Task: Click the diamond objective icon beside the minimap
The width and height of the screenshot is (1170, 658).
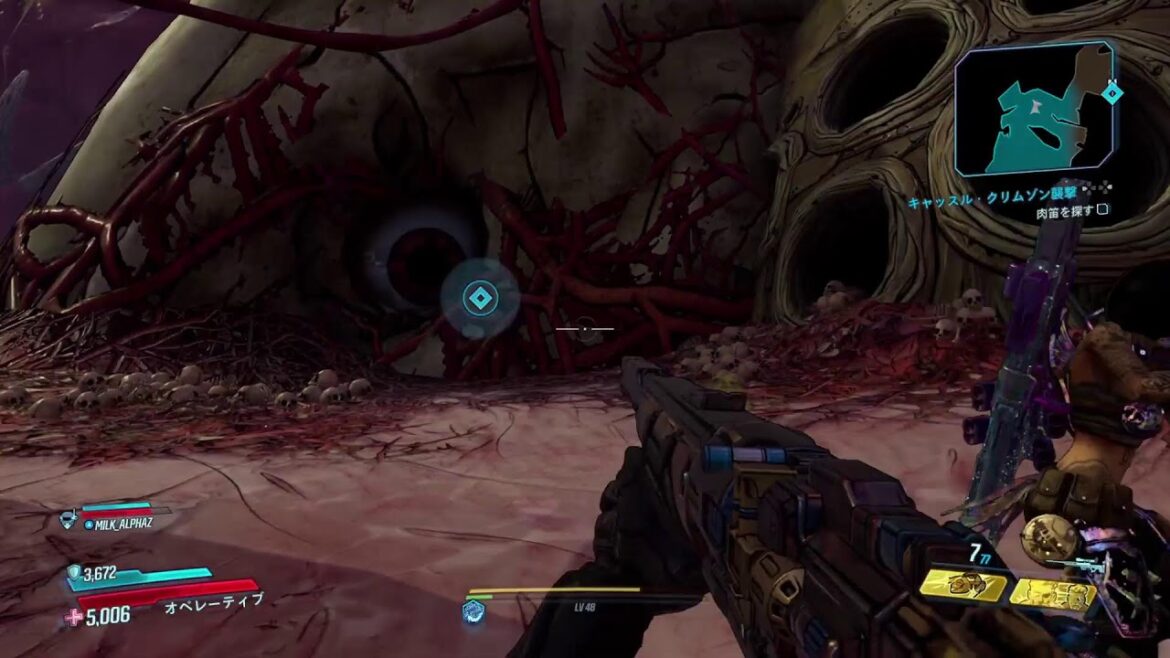Action: pyautogui.click(x=1110, y=93)
